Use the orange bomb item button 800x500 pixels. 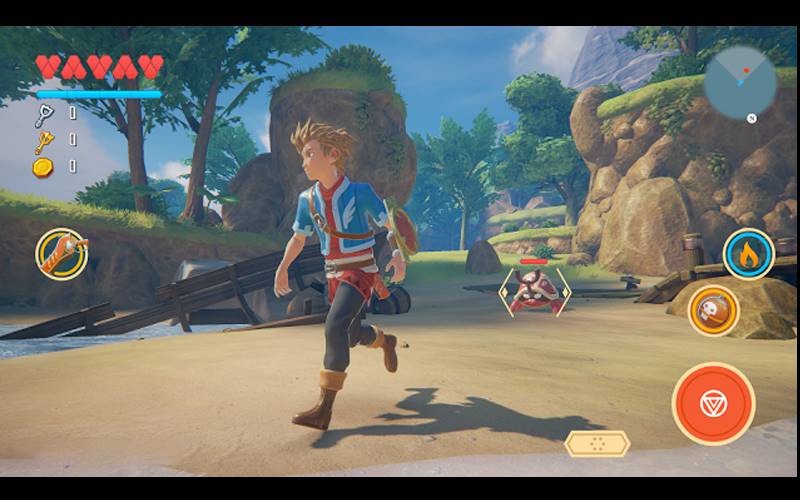click(x=714, y=310)
